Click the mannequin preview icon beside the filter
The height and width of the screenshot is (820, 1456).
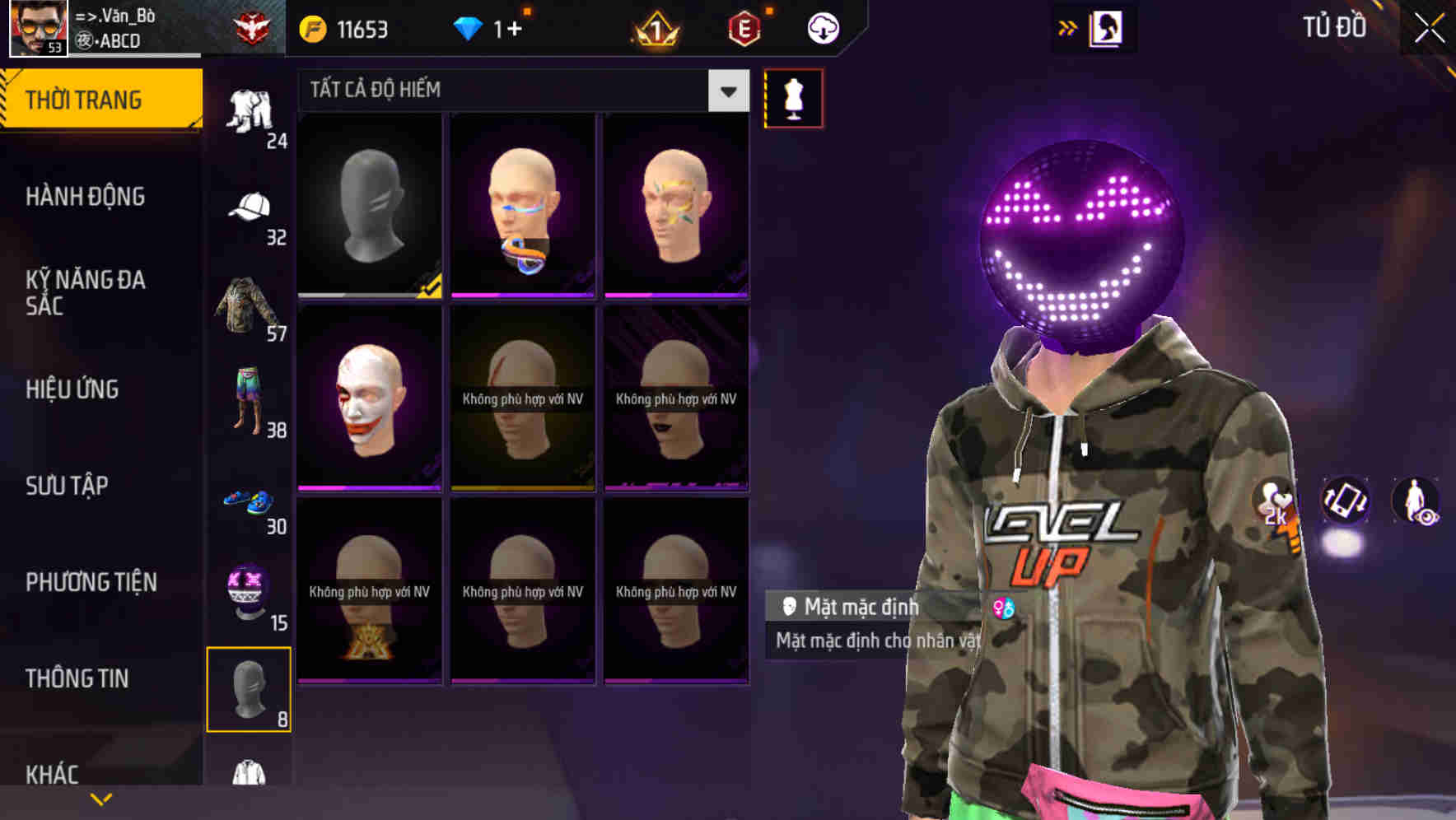pyautogui.click(x=792, y=97)
